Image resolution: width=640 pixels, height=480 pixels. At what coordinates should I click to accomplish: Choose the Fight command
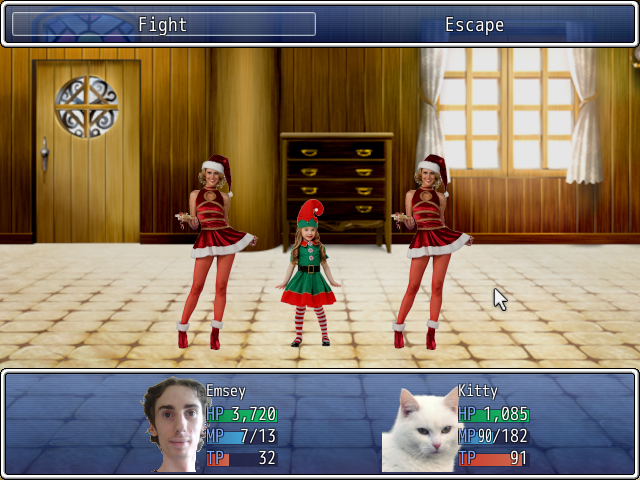[163, 25]
